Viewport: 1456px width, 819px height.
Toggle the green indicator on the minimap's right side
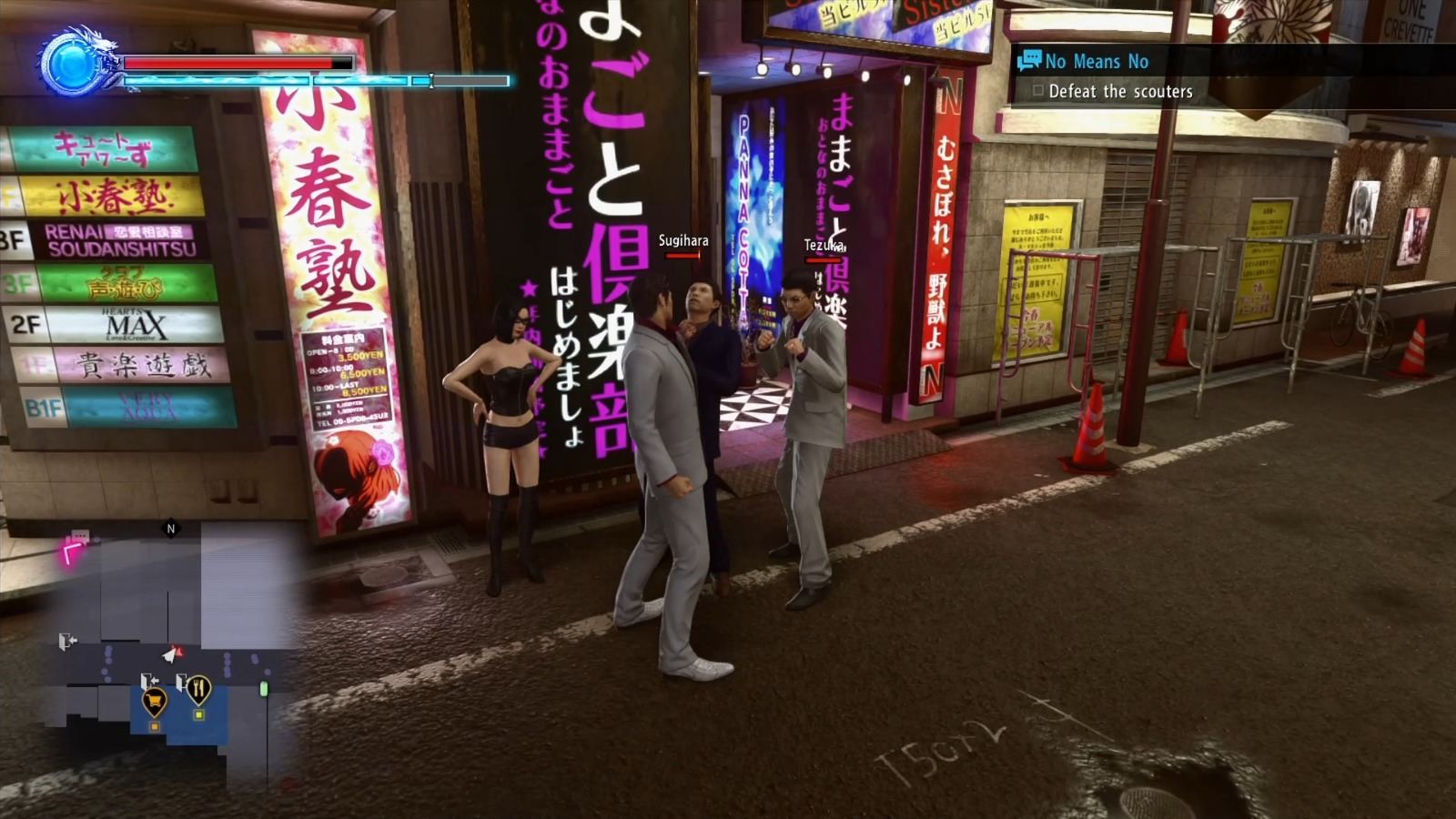pos(264,688)
